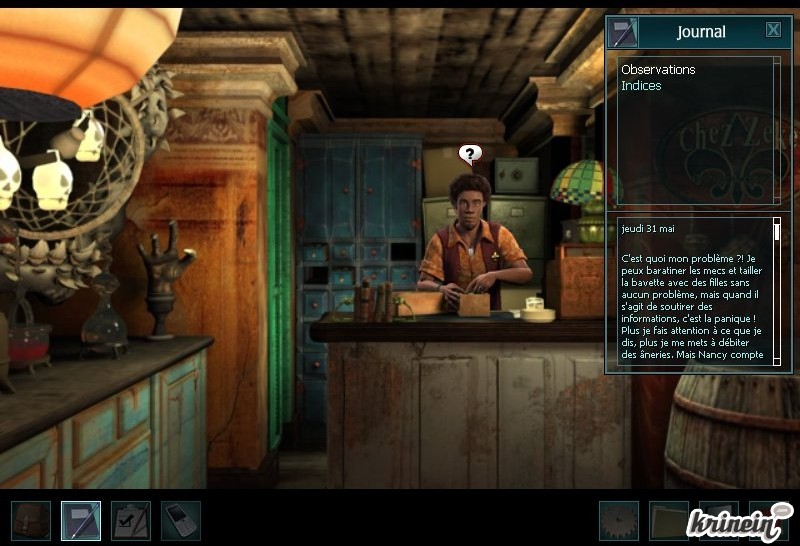Select the Observations journal section

(x=658, y=70)
